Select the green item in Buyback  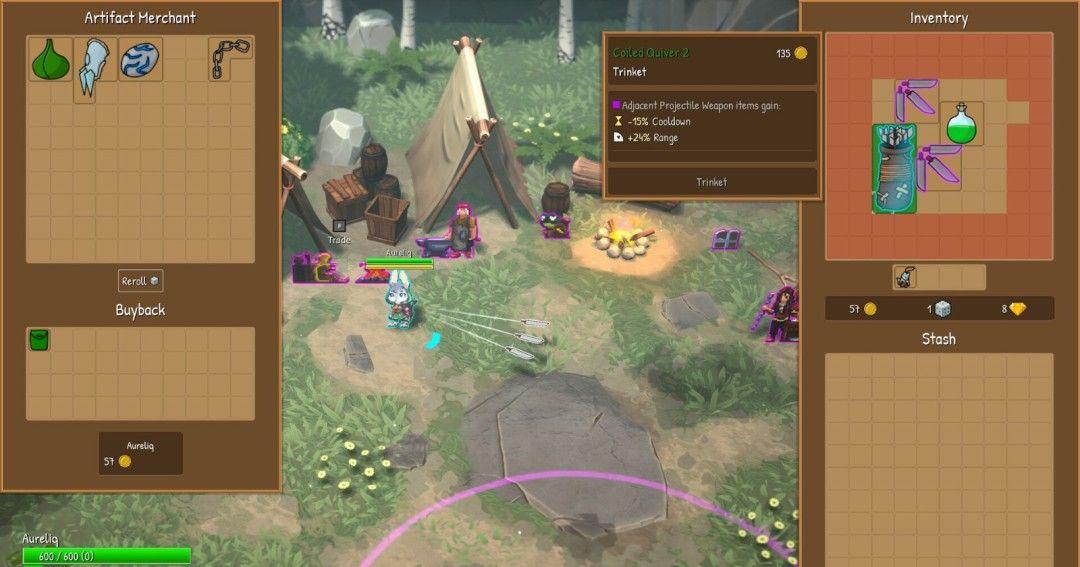(x=39, y=341)
